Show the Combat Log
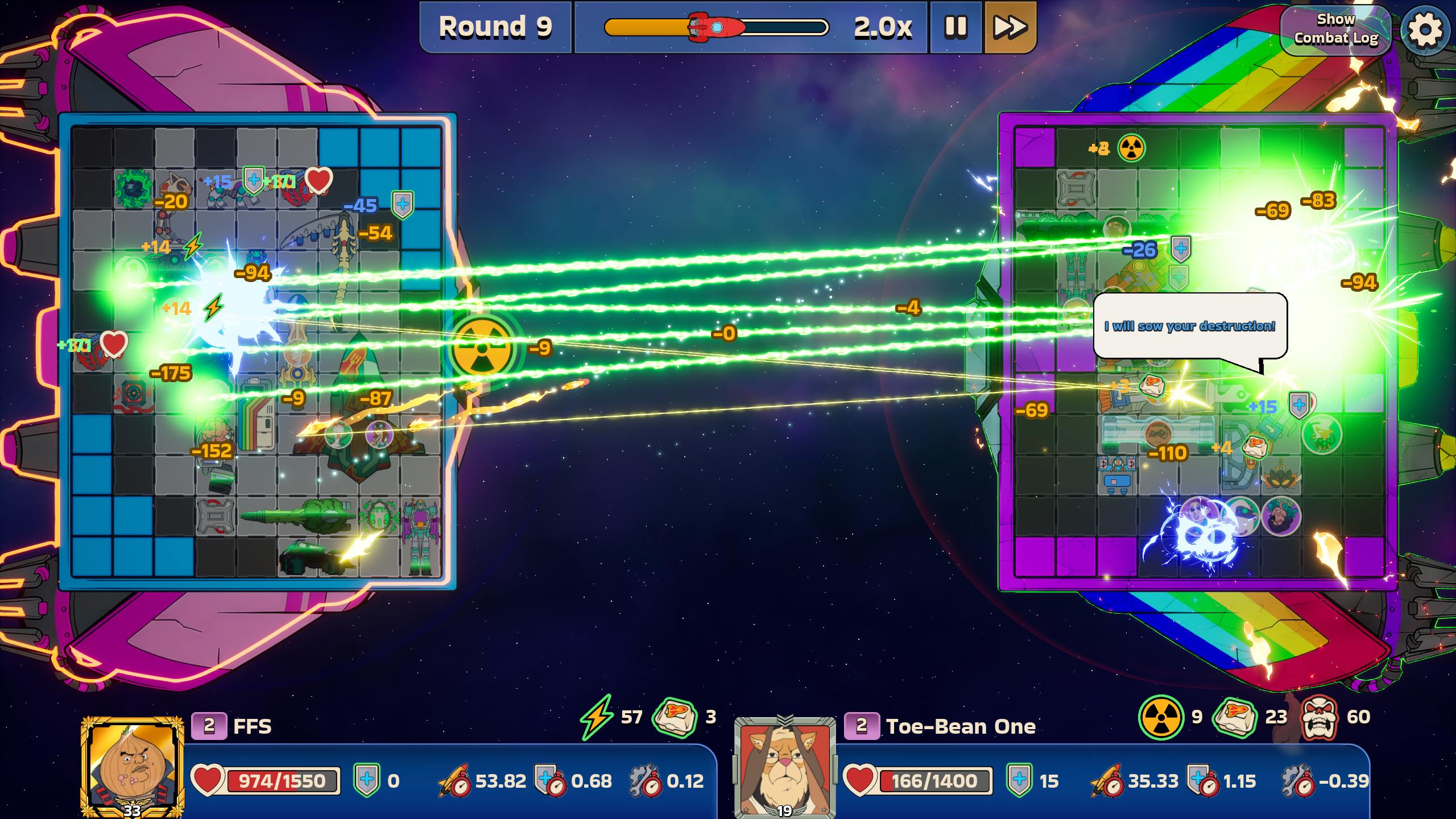The image size is (1456, 819). point(1335,28)
